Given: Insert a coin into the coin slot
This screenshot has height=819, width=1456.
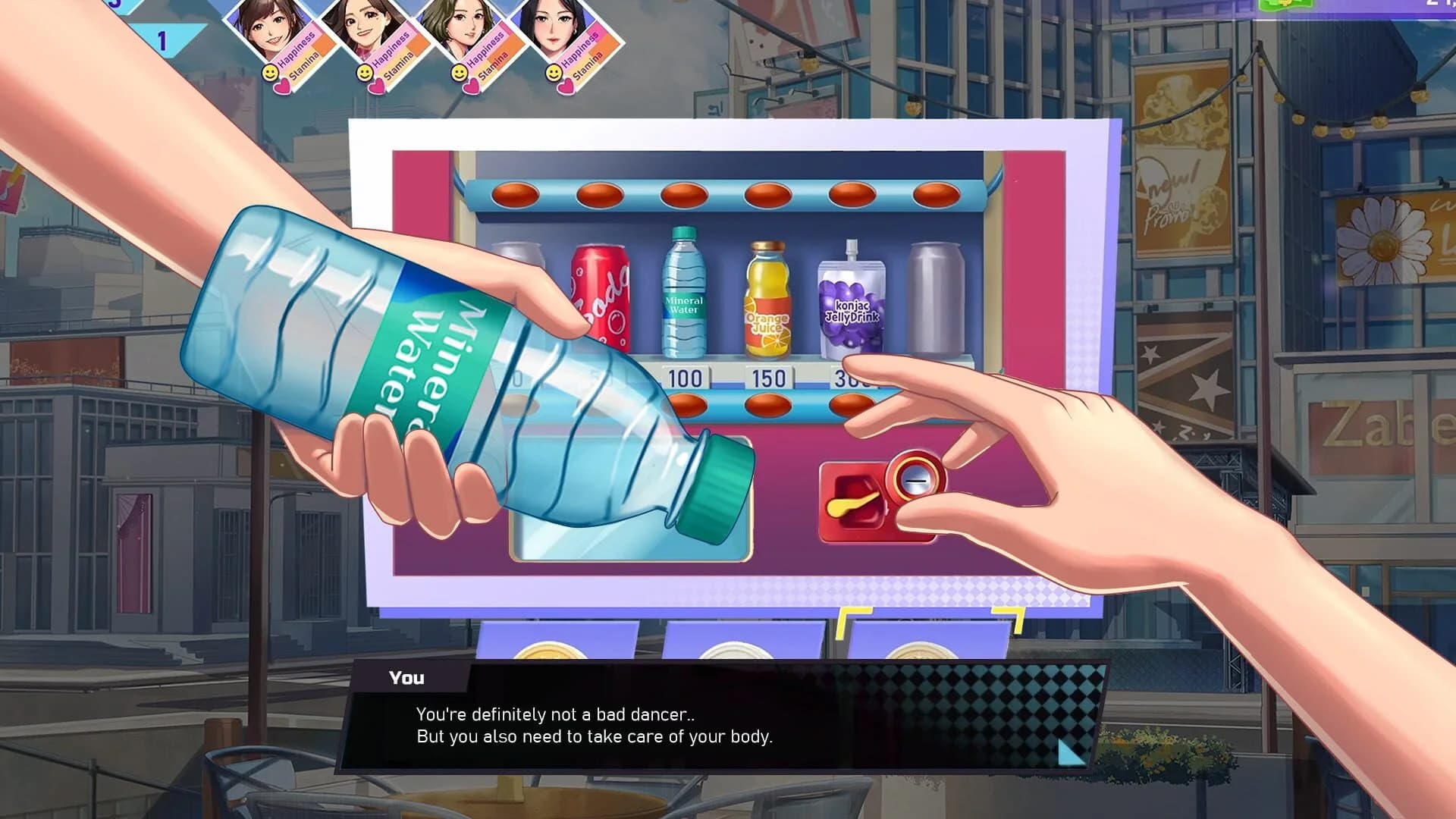Looking at the screenshot, I should click(x=915, y=479).
